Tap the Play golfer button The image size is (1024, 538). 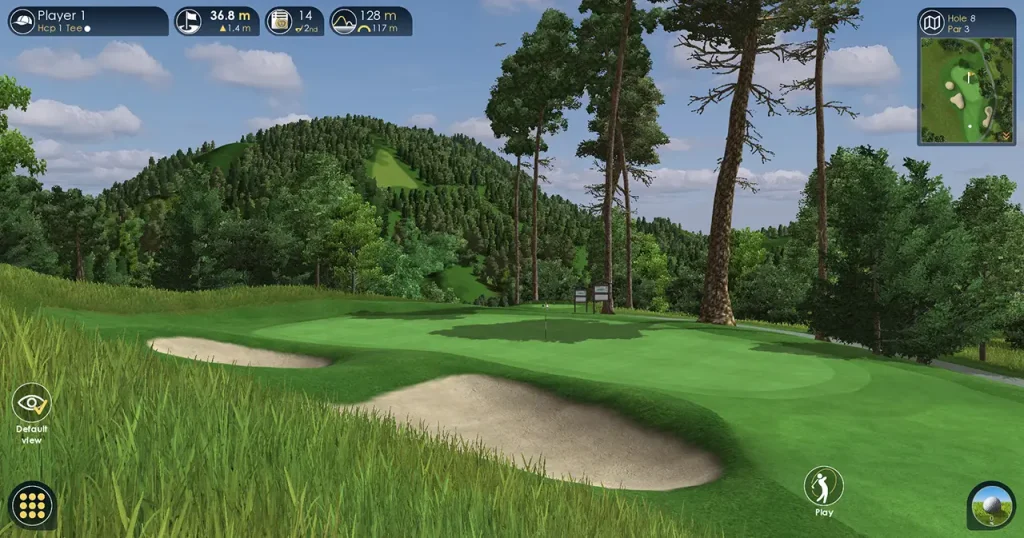tap(823, 487)
